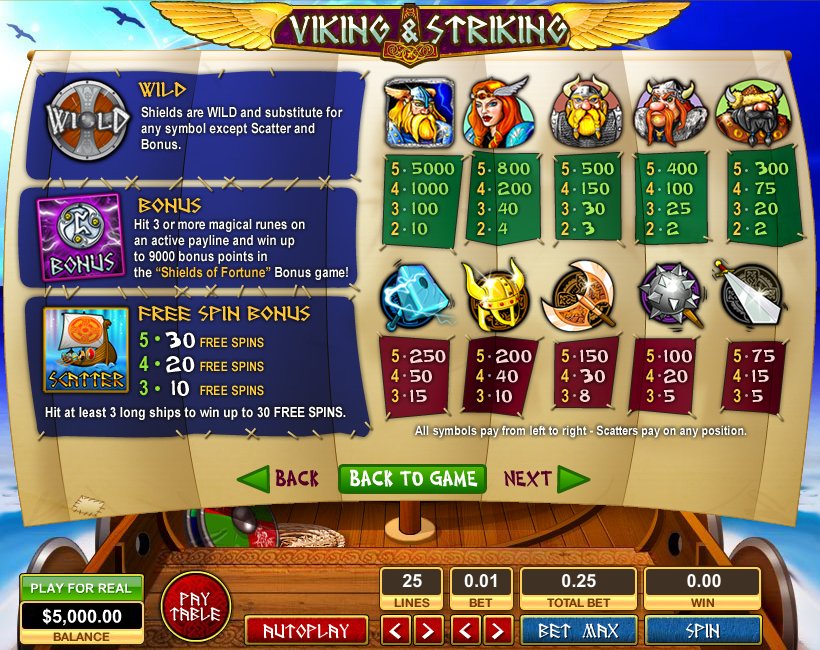Decrease the number of lines

(396, 630)
